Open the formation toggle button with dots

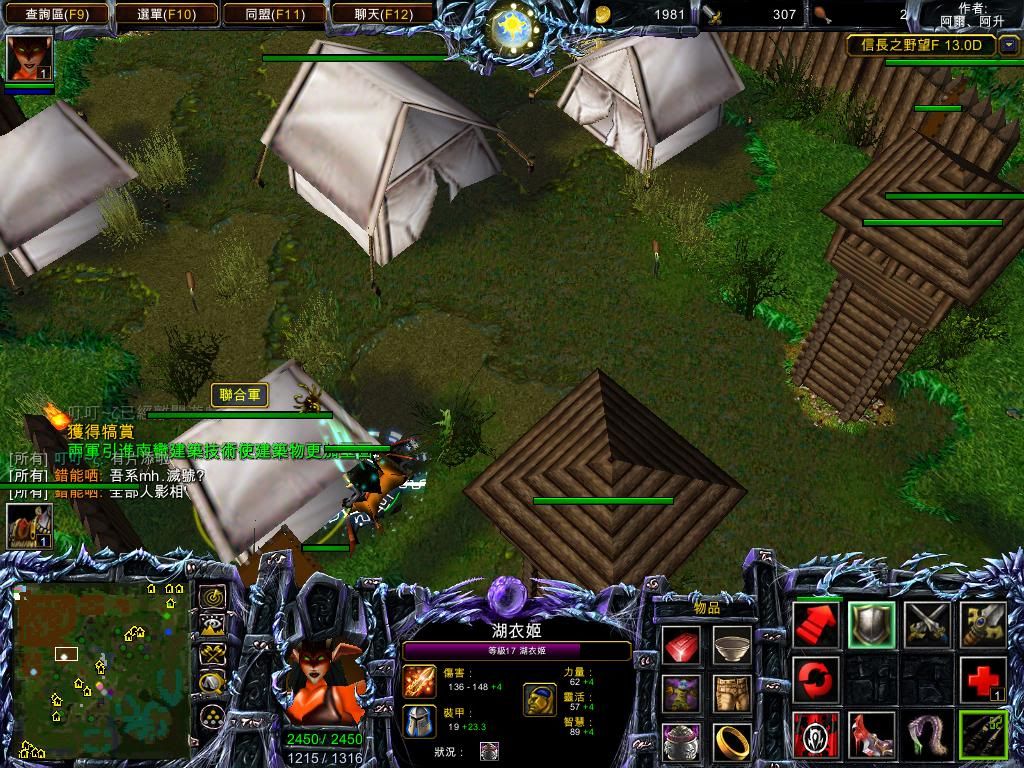pyautogui.click(x=212, y=715)
